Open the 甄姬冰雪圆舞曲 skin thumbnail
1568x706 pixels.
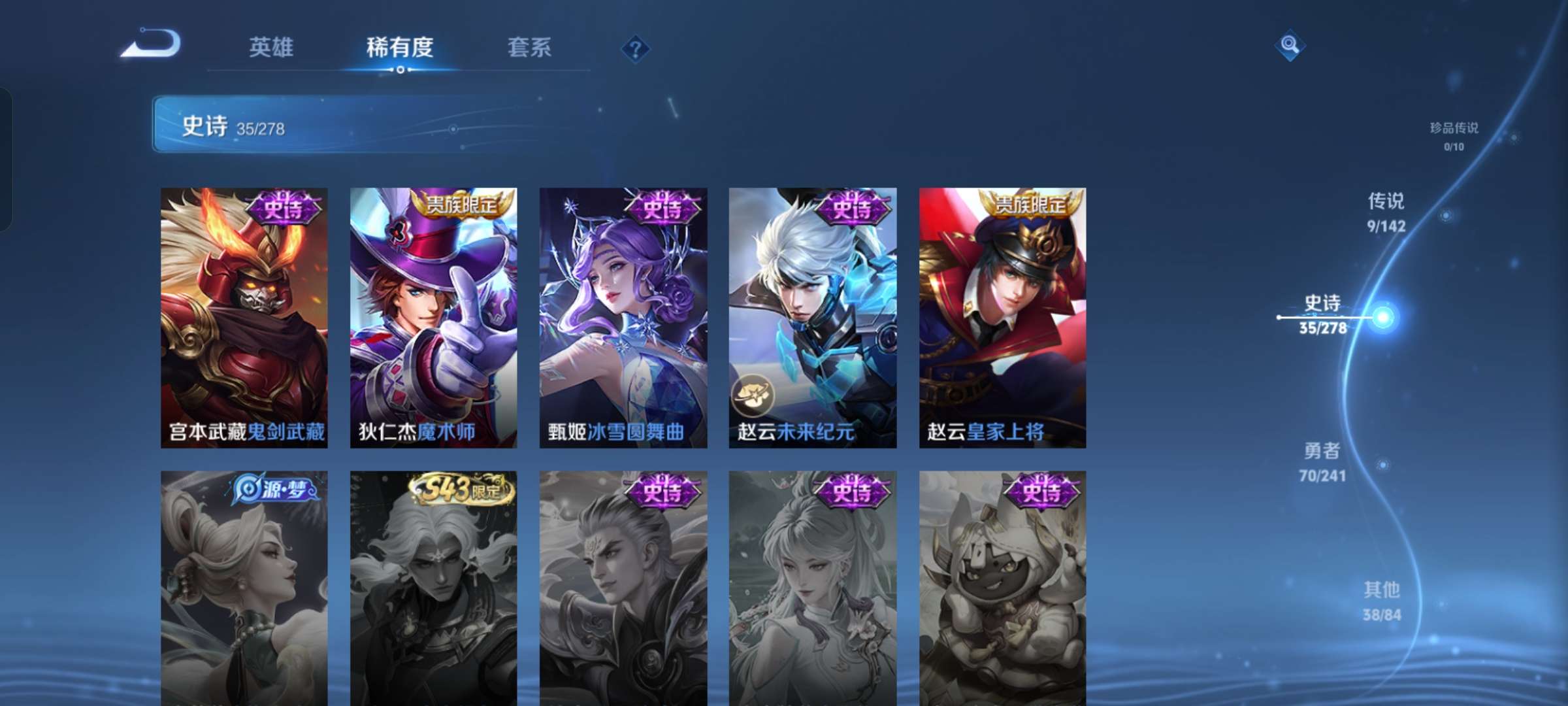(x=625, y=317)
